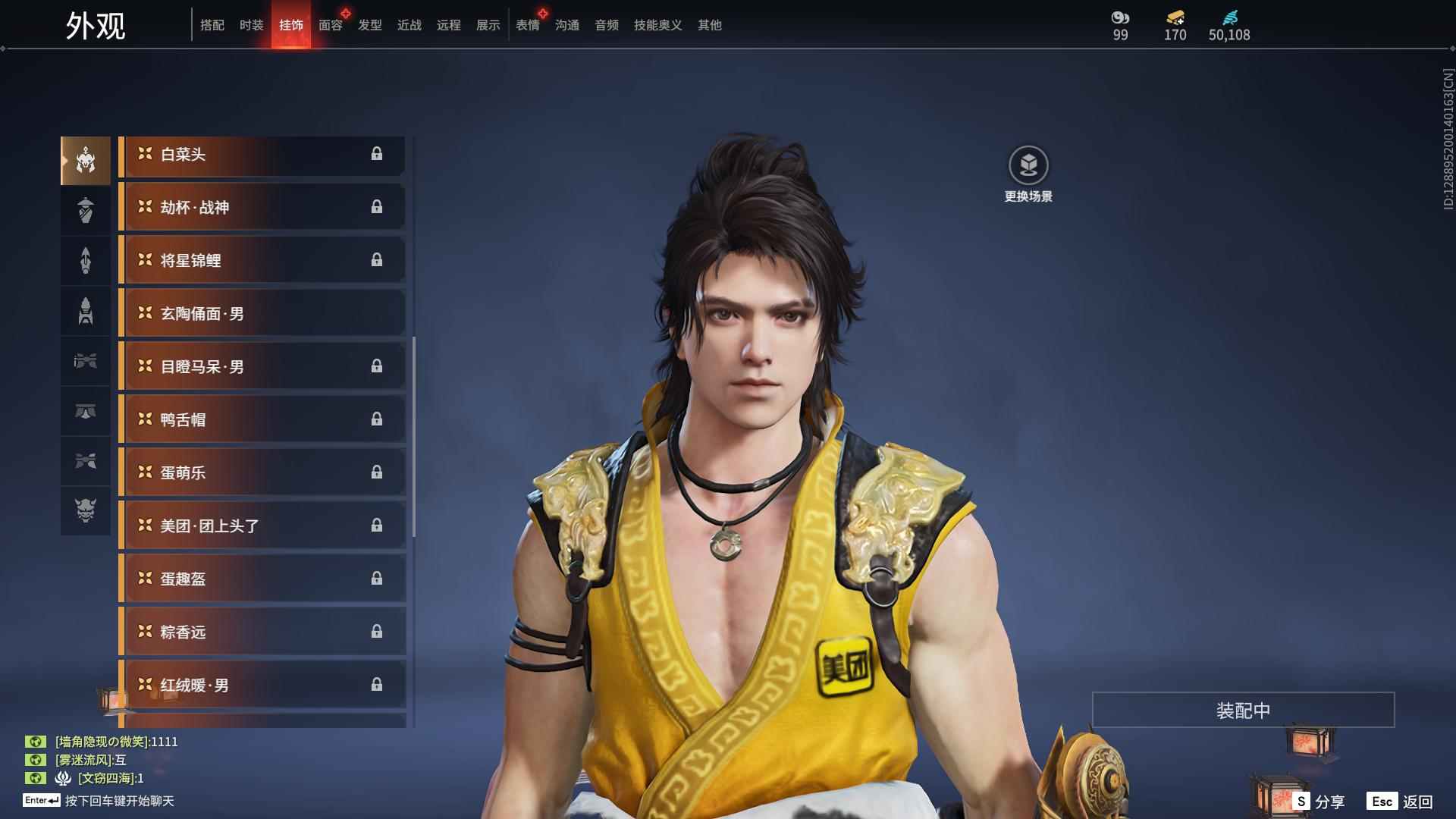Click the 装配中 equip button
Viewport: 1456px width, 819px height.
(1243, 711)
